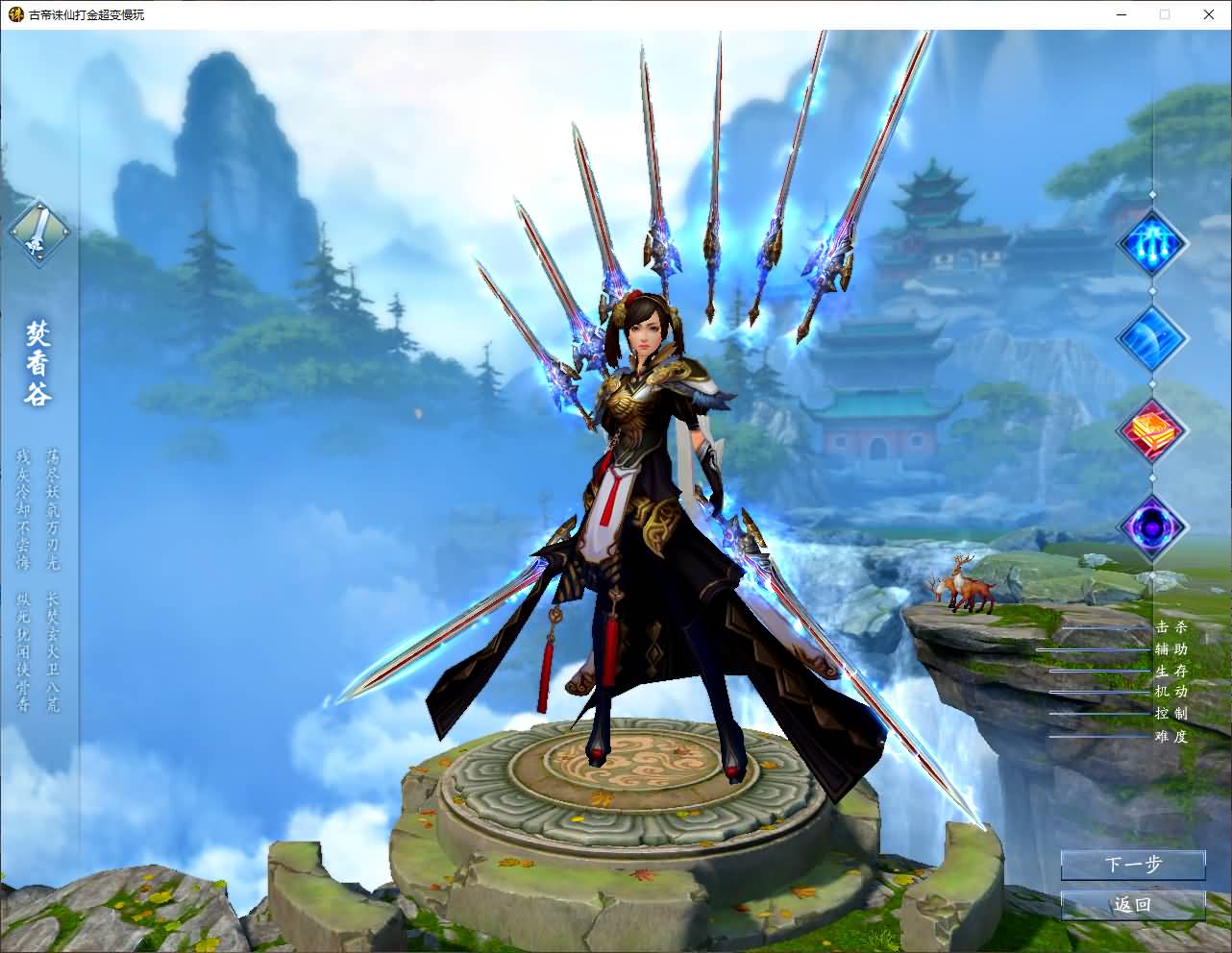This screenshot has width=1232, height=953.
Task: Select the moon-themed class icon
Action: [x=1151, y=338]
